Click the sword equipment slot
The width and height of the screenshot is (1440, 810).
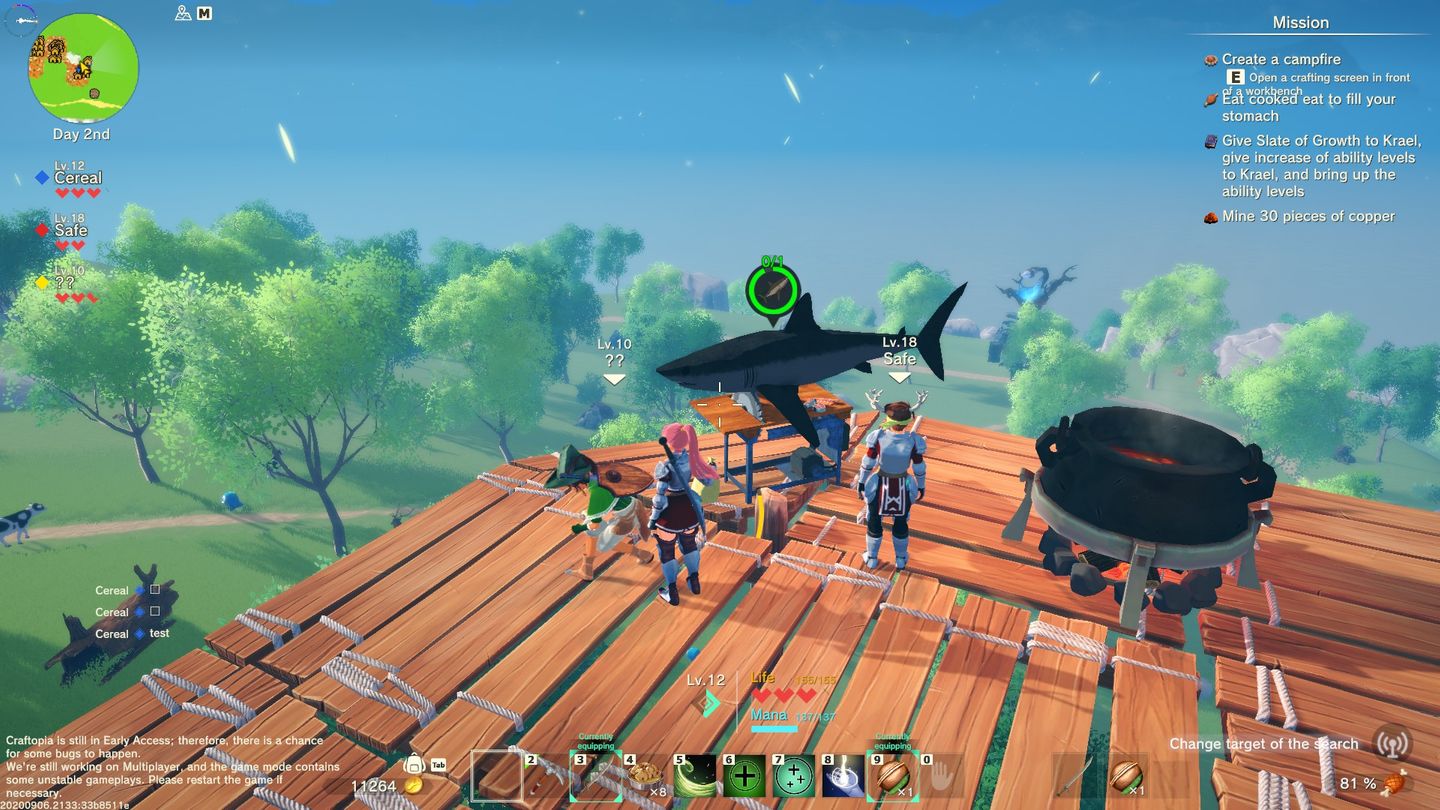[x=1075, y=776]
